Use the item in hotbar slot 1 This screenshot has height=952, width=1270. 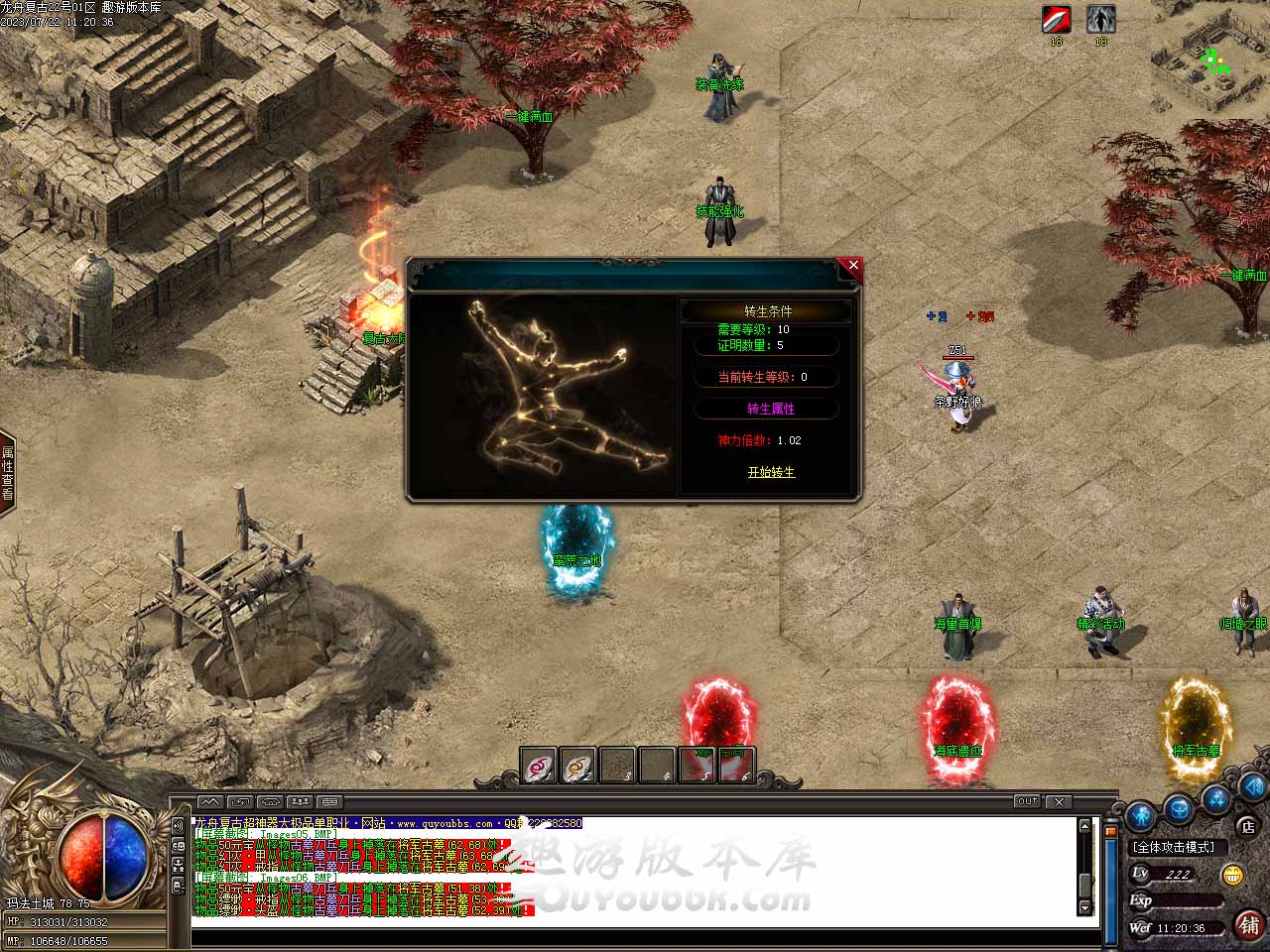tap(539, 766)
